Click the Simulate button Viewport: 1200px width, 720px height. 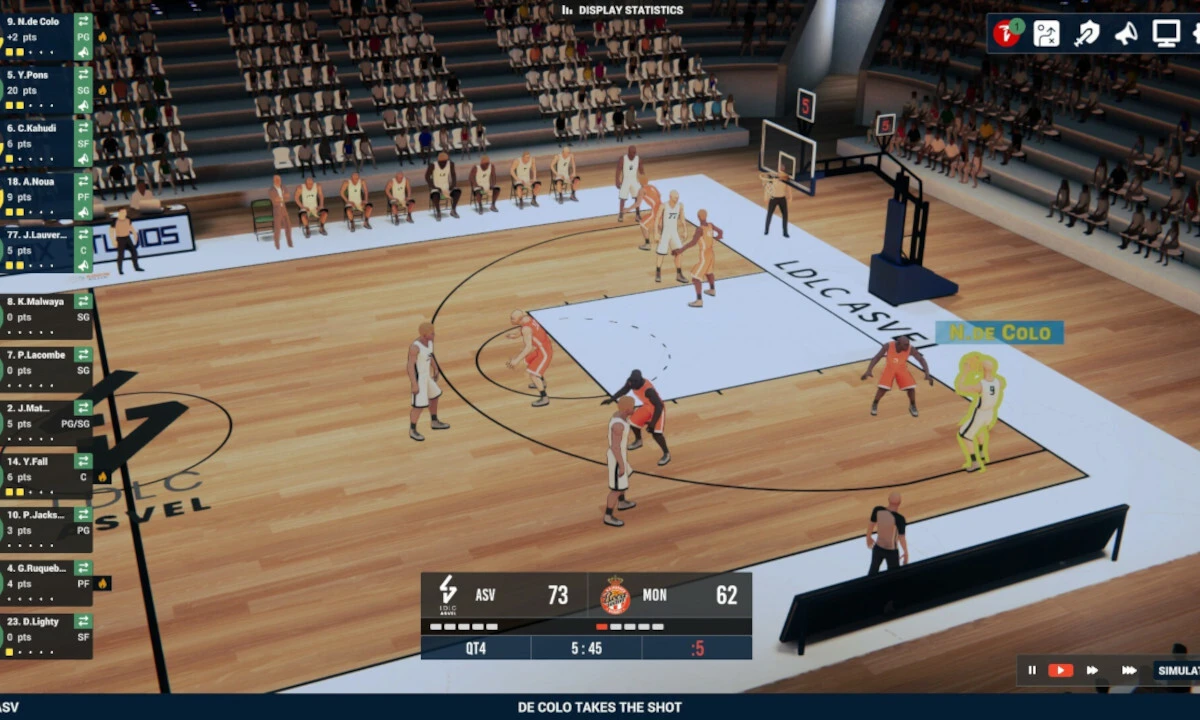(x=1176, y=670)
